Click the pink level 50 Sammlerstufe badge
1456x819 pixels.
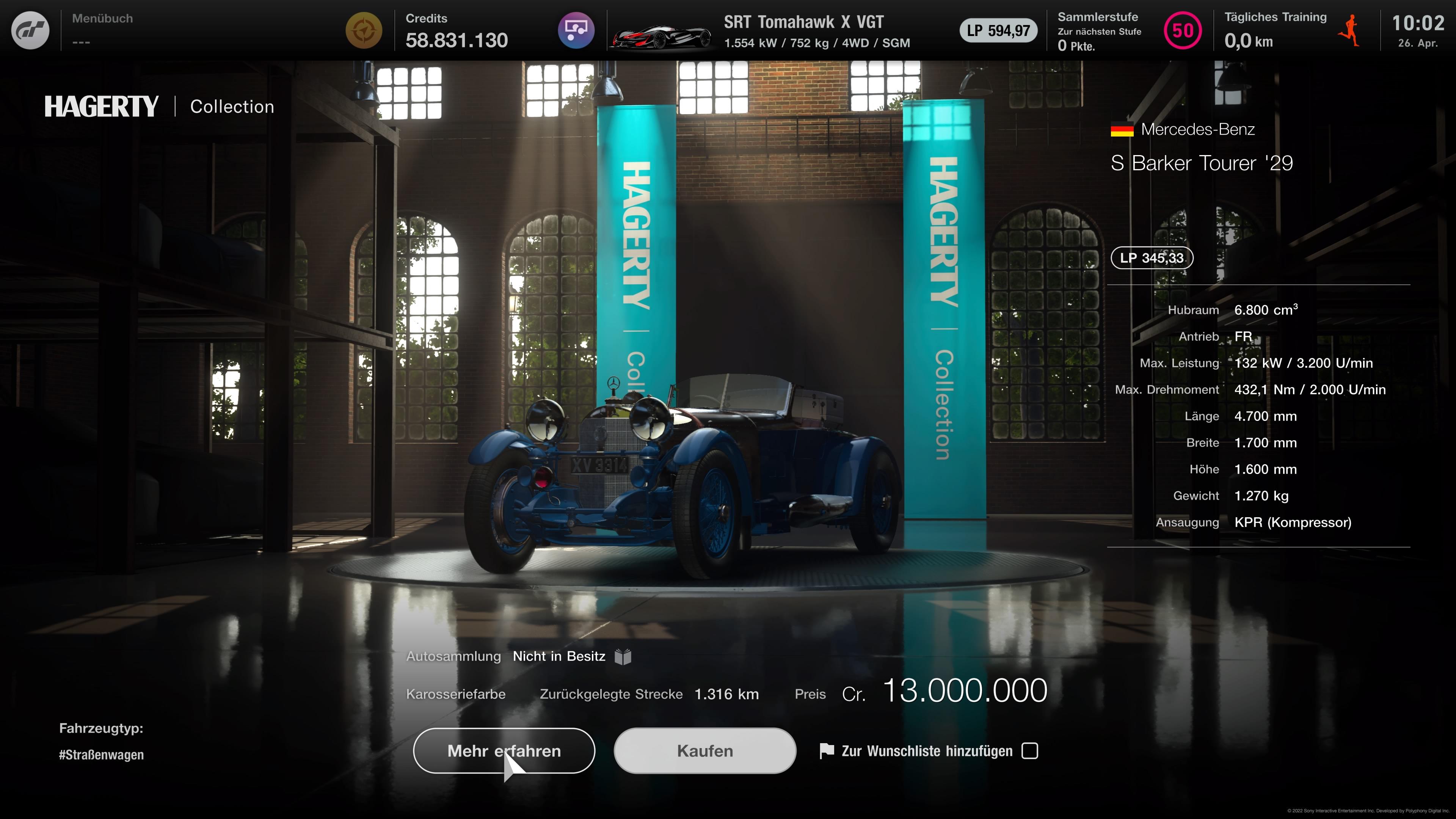(x=1183, y=31)
